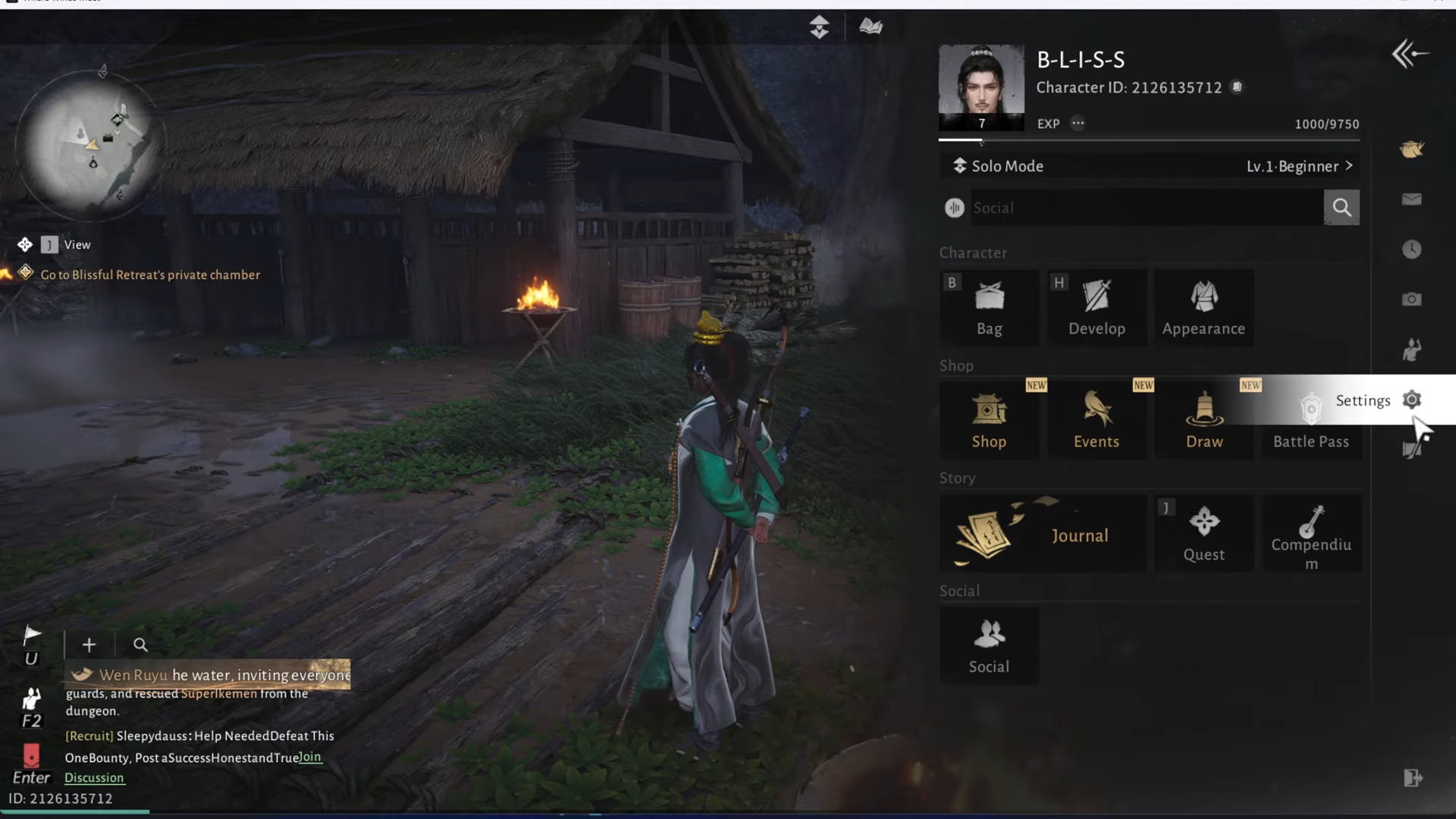1456x819 pixels.
Task: Click the search magnifier button
Action: [1341, 208]
